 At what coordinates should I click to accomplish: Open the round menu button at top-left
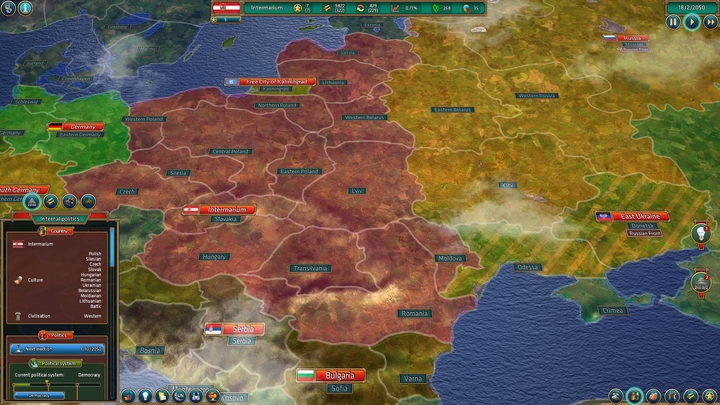[x=10, y=8]
